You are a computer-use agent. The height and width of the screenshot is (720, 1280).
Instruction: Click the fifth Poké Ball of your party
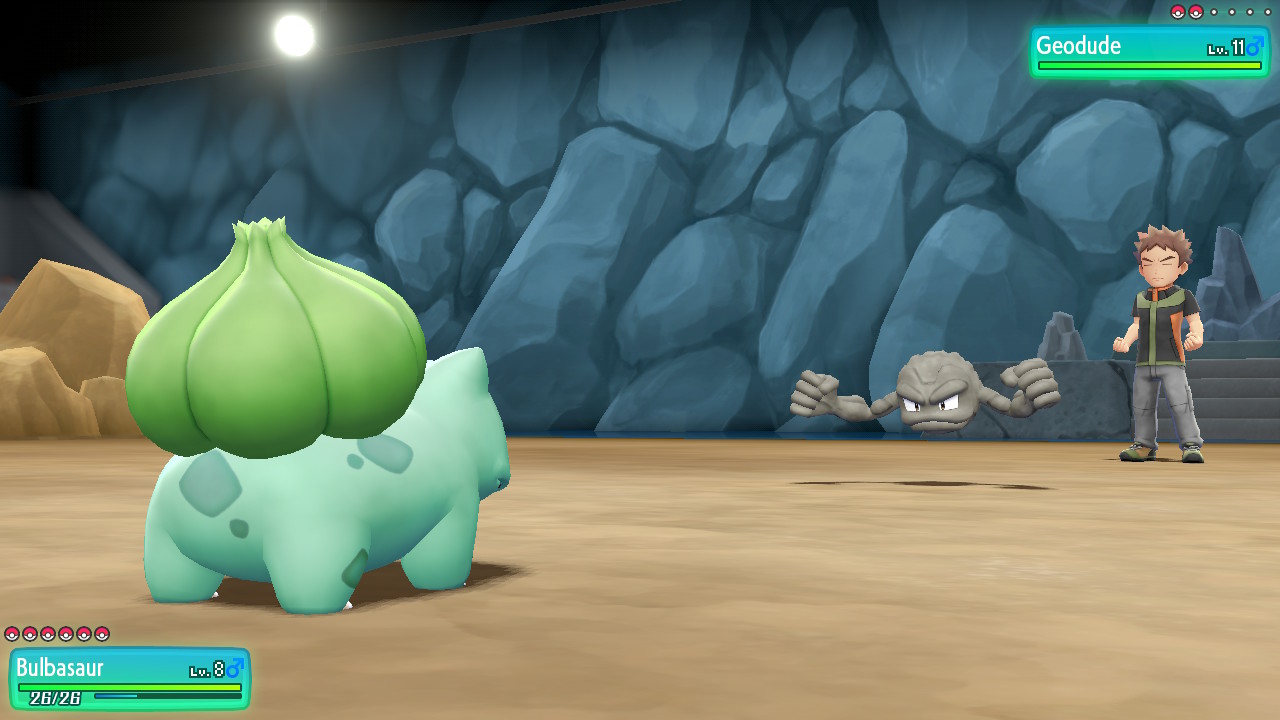pyautogui.click(x=83, y=634)
